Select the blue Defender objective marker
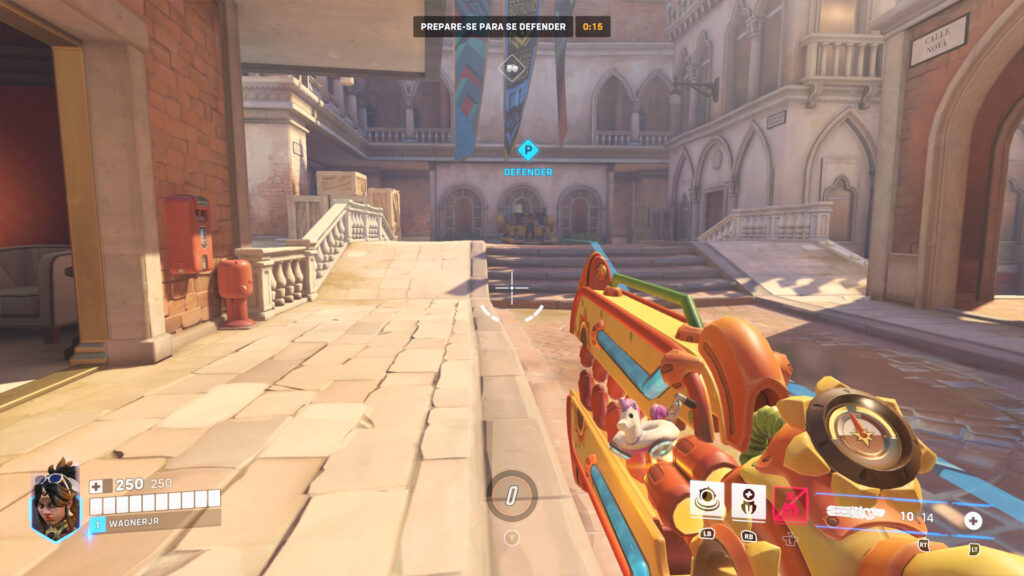 [528, 151]
